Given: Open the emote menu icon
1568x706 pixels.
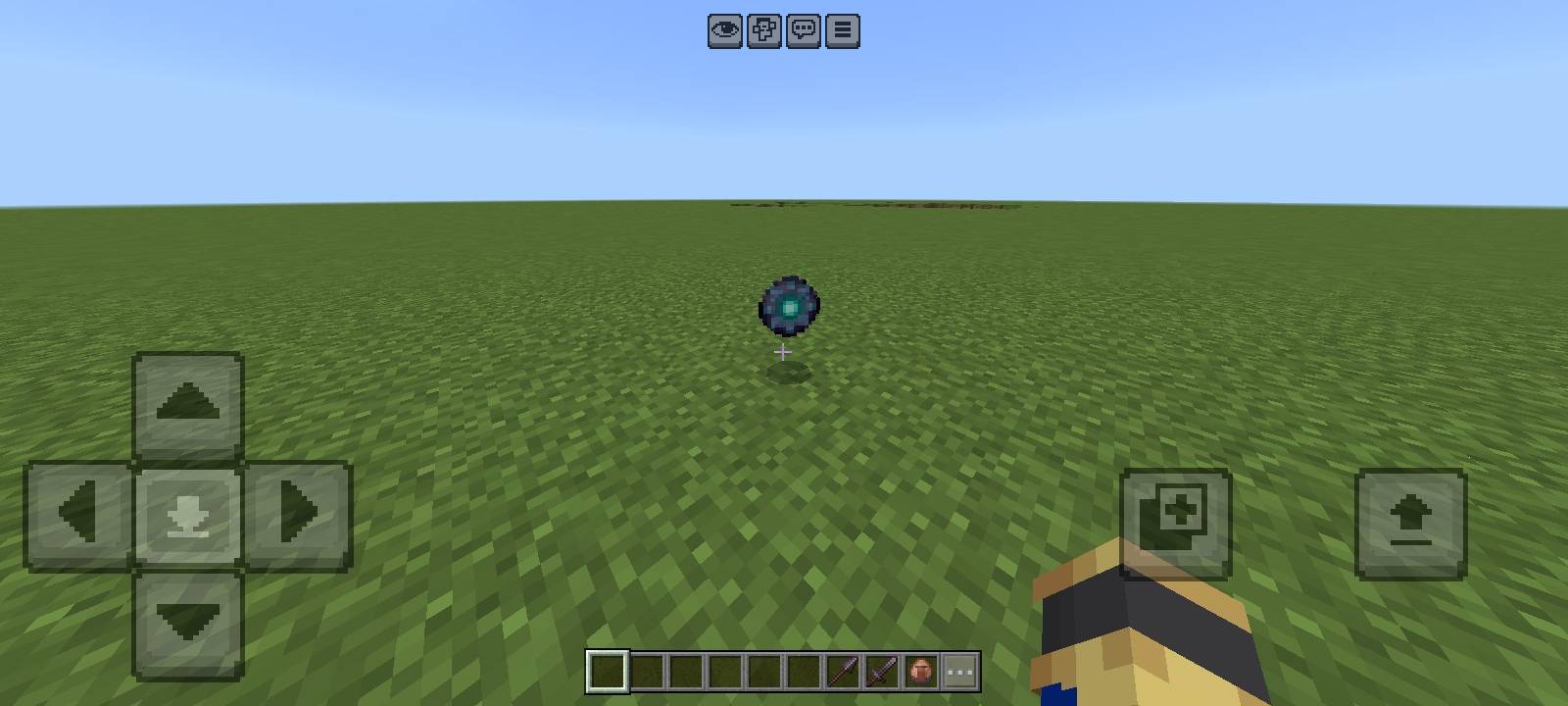Looking at the screenshot, I should (x=764, y=30).
